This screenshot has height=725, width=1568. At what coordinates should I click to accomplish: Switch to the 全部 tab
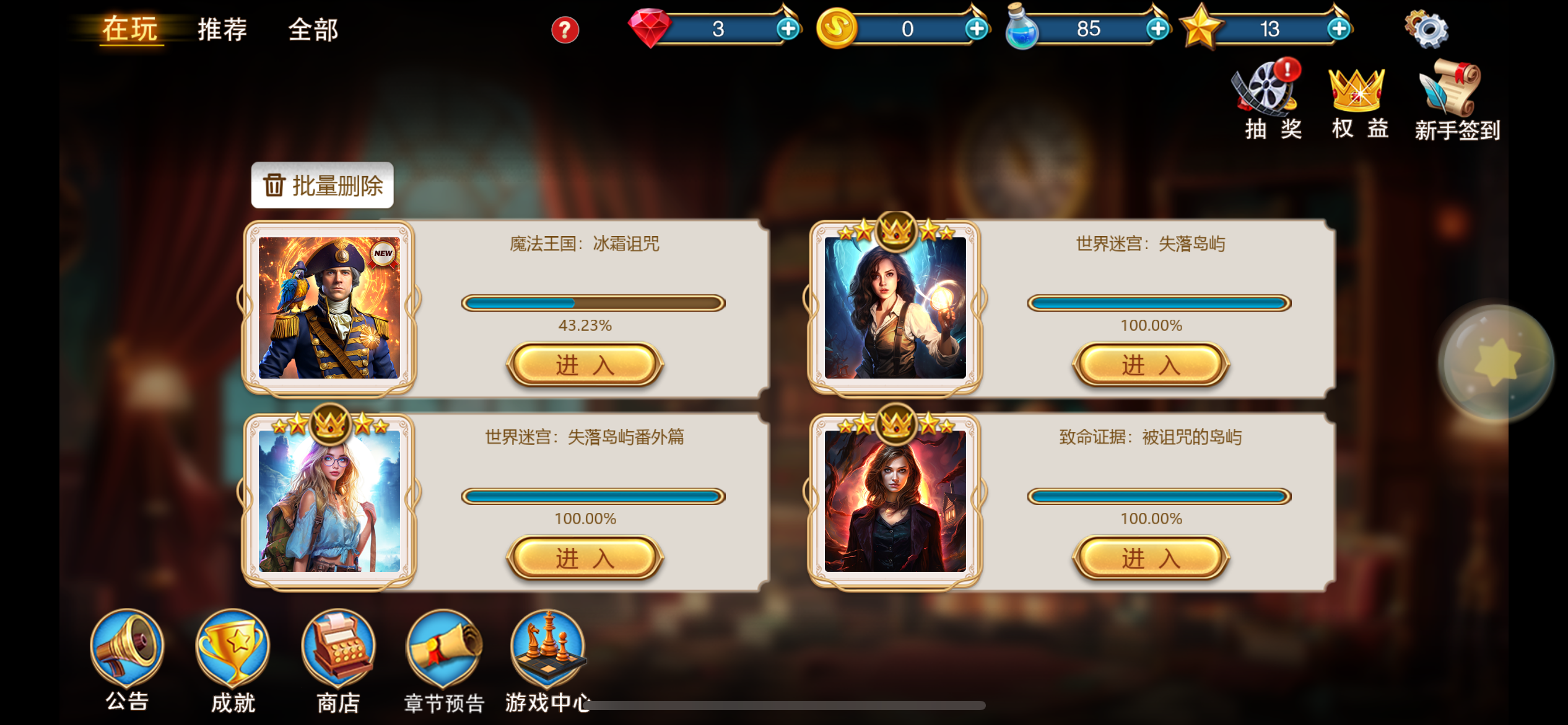click(x=313, y=30)
